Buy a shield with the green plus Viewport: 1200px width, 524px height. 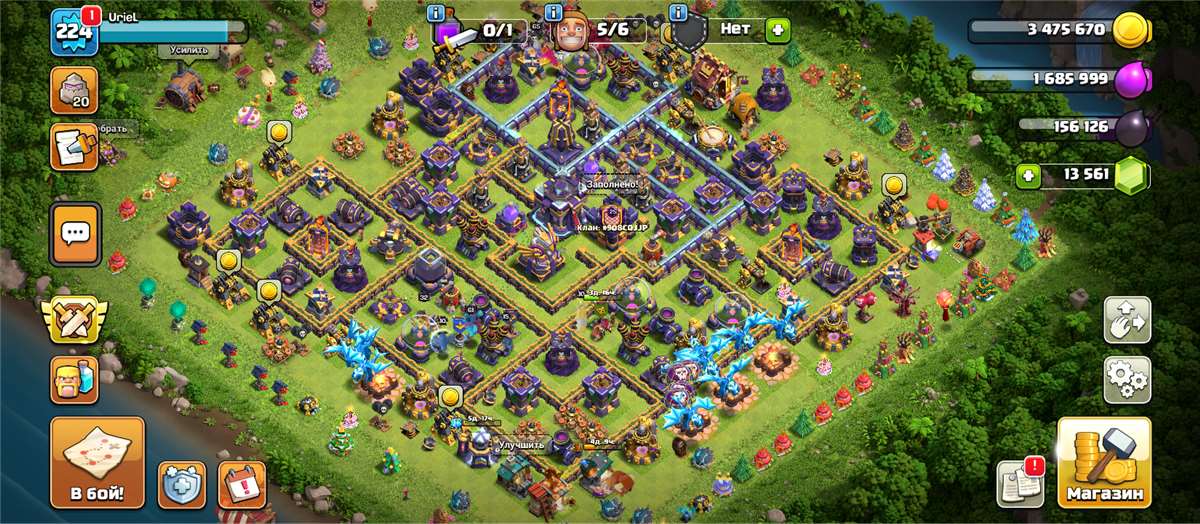point(777,30)
